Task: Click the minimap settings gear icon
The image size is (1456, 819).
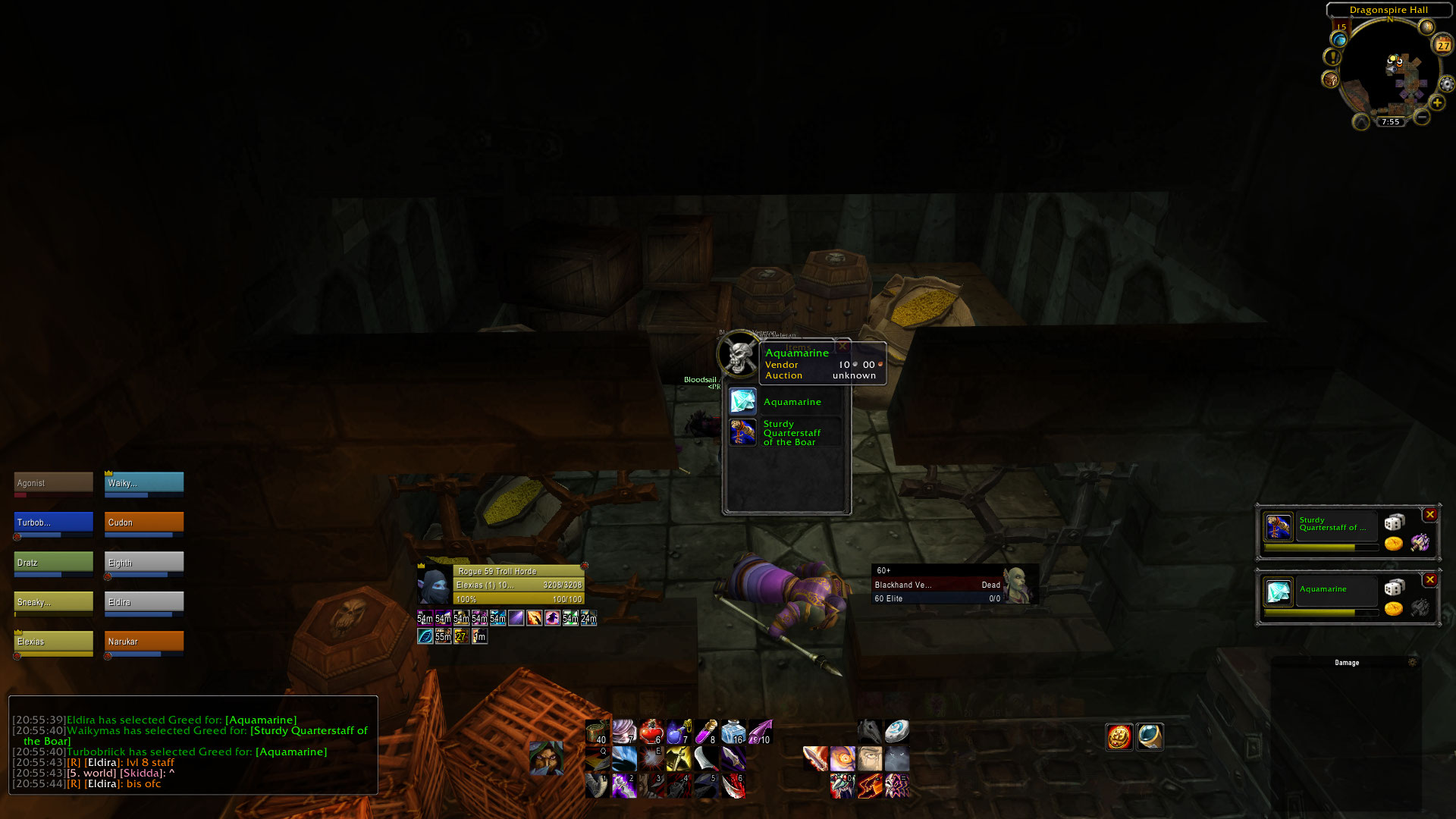Action: tap(1445, 84)
